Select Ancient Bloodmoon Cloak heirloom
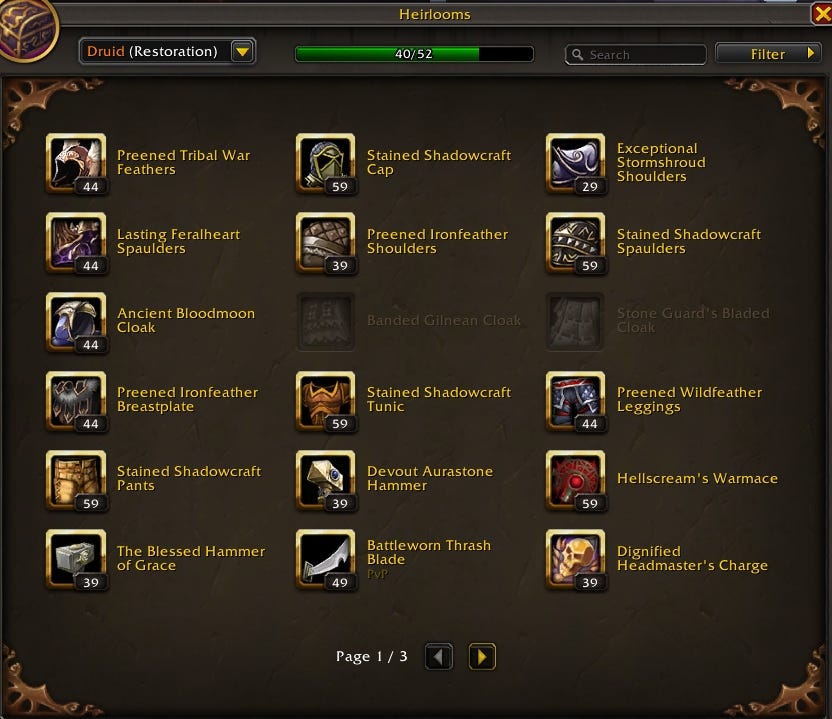 click(76, 321)
